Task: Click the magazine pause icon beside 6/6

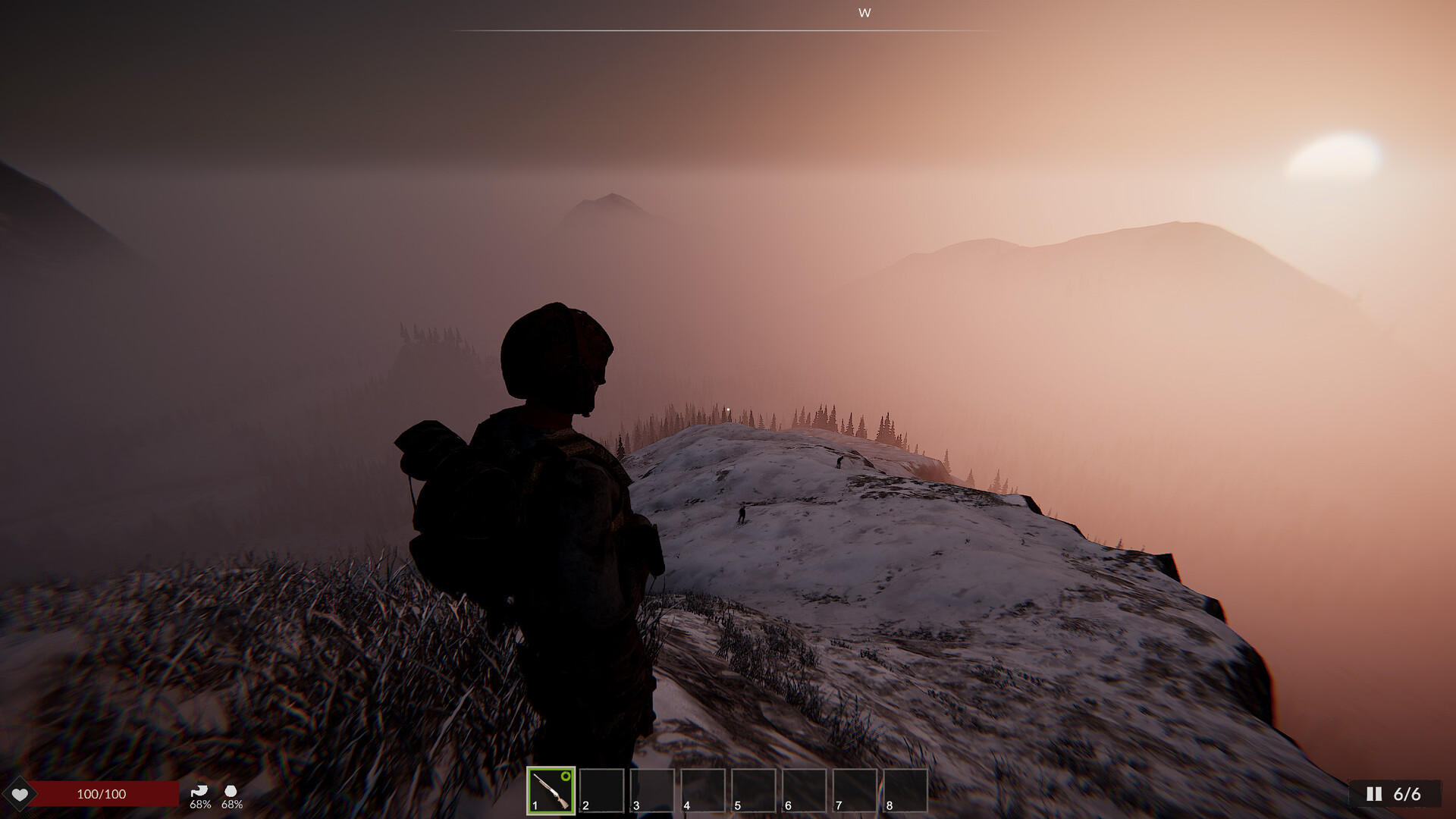Action: pos(1374,794)
